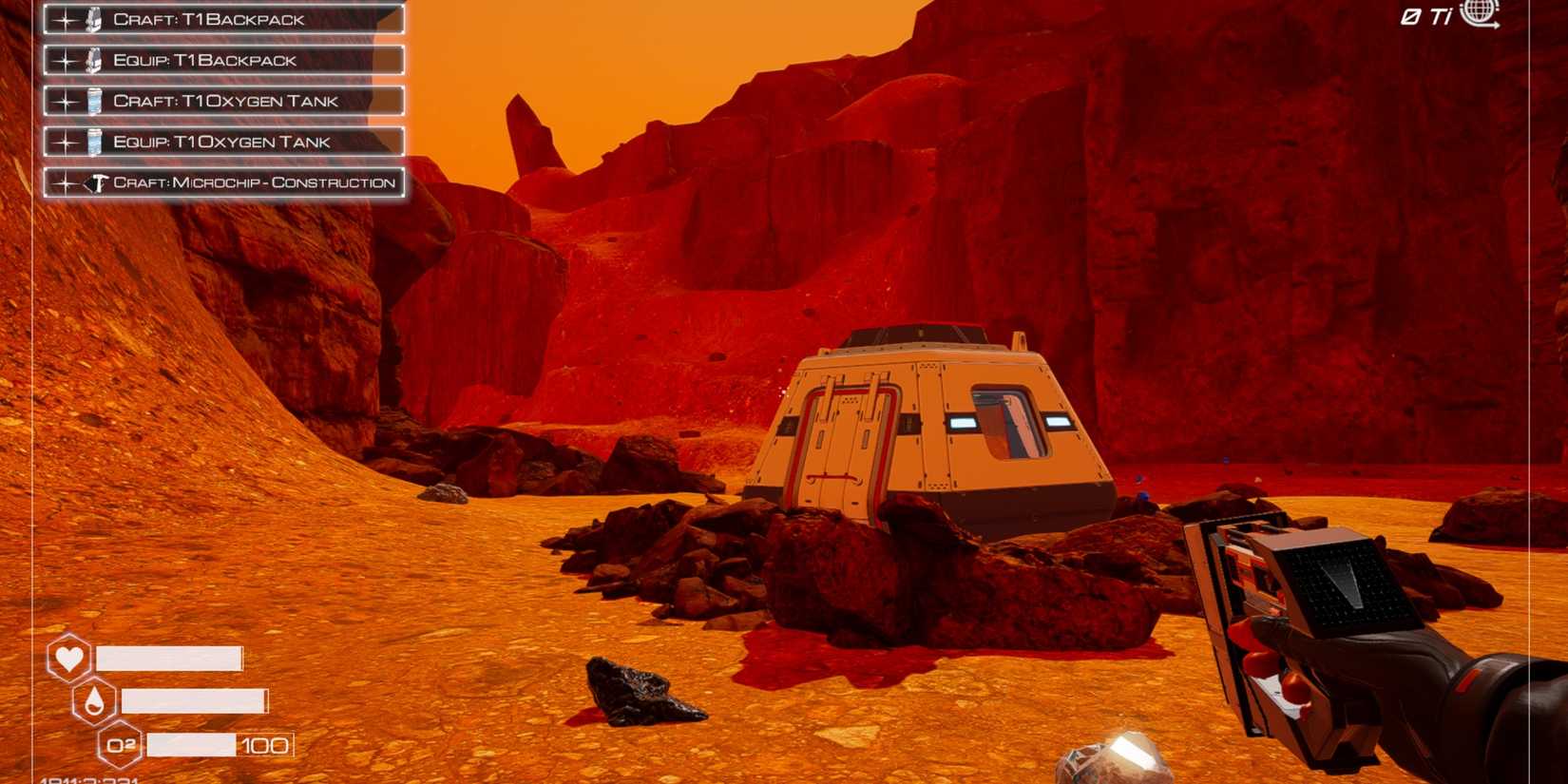The image size is (1568, 784).
Task: Expand the Craft: T1Oxygen Tank objective entry
Action: tap(223, 100)
